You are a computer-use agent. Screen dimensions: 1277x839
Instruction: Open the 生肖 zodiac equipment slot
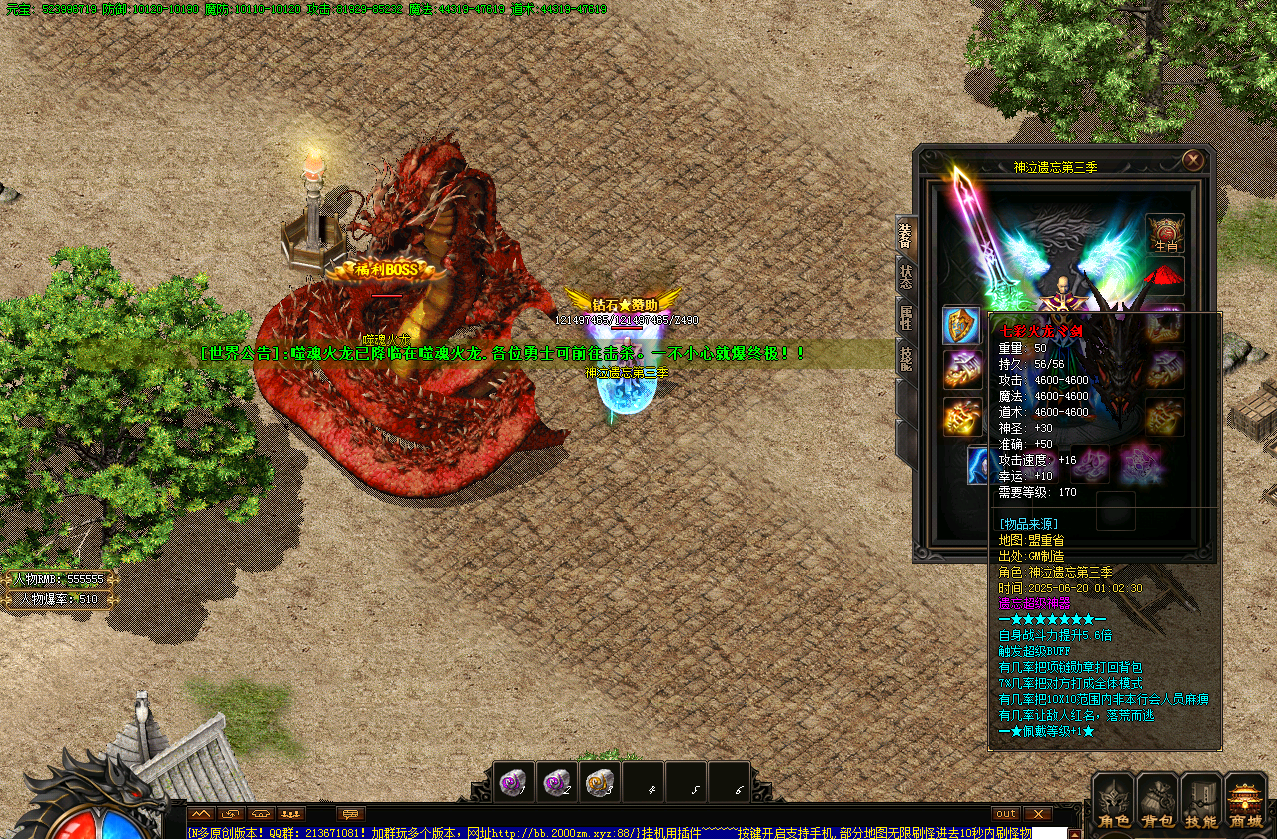(1165, 233)
